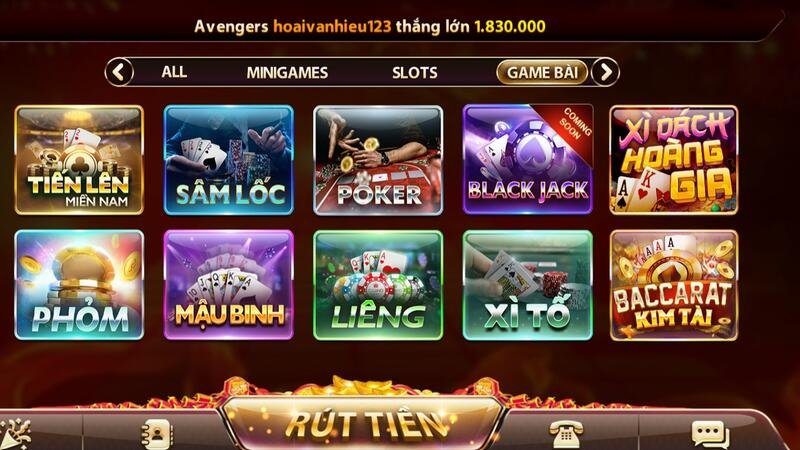Open the telephone support icon
The width and height of the screenshot is (800, 450).
(x=565, y=432)
